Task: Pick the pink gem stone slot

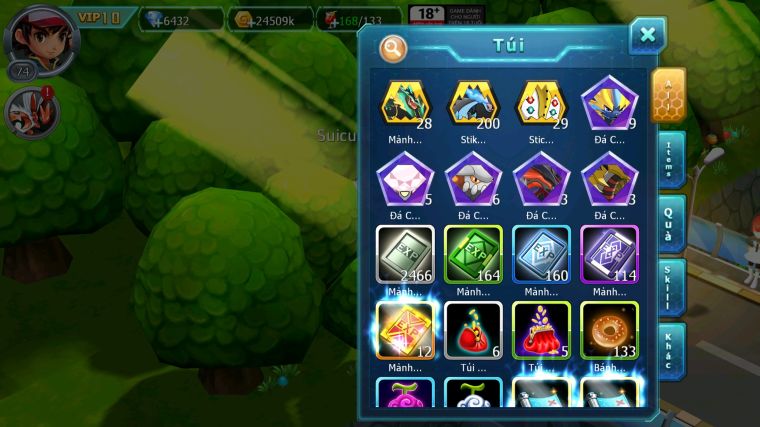Action: tap(405, 180)
